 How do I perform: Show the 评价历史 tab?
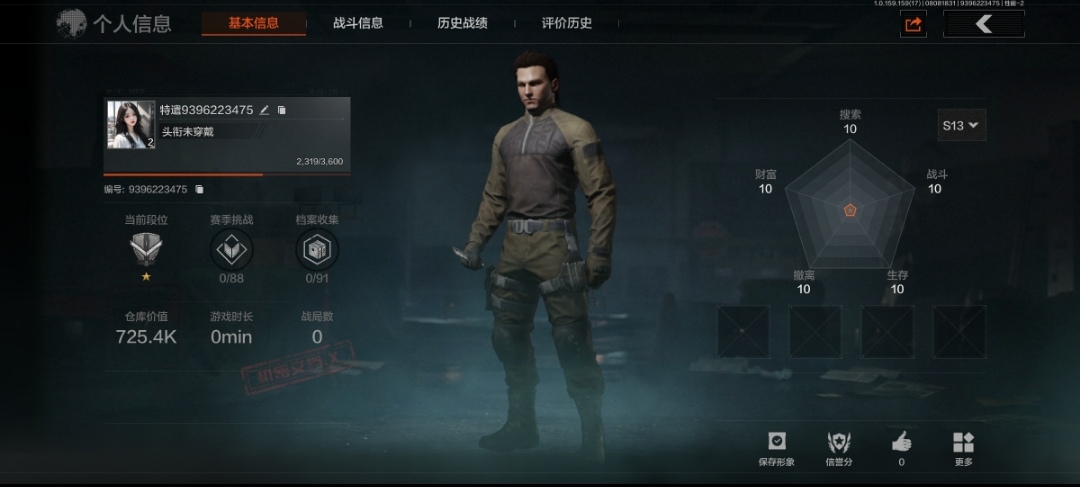coord(567,23)
